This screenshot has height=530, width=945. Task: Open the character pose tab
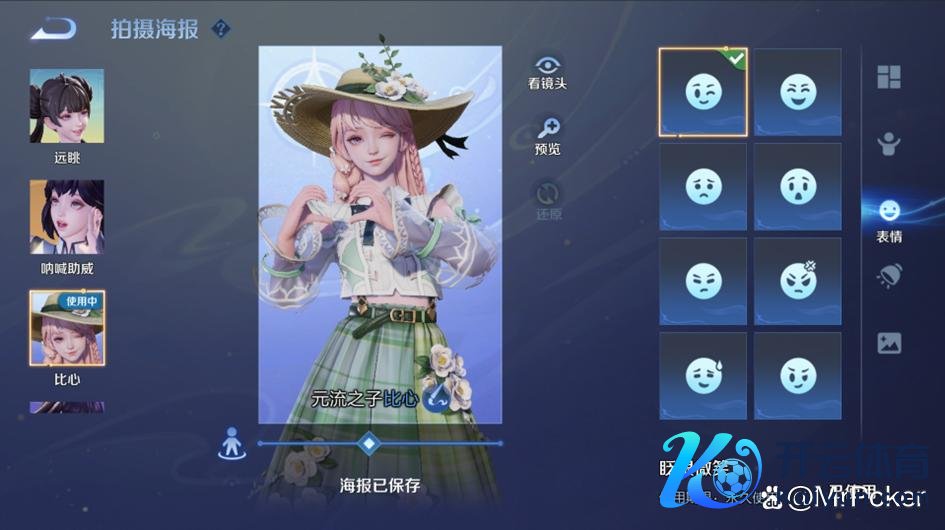(x=889, y=144)
